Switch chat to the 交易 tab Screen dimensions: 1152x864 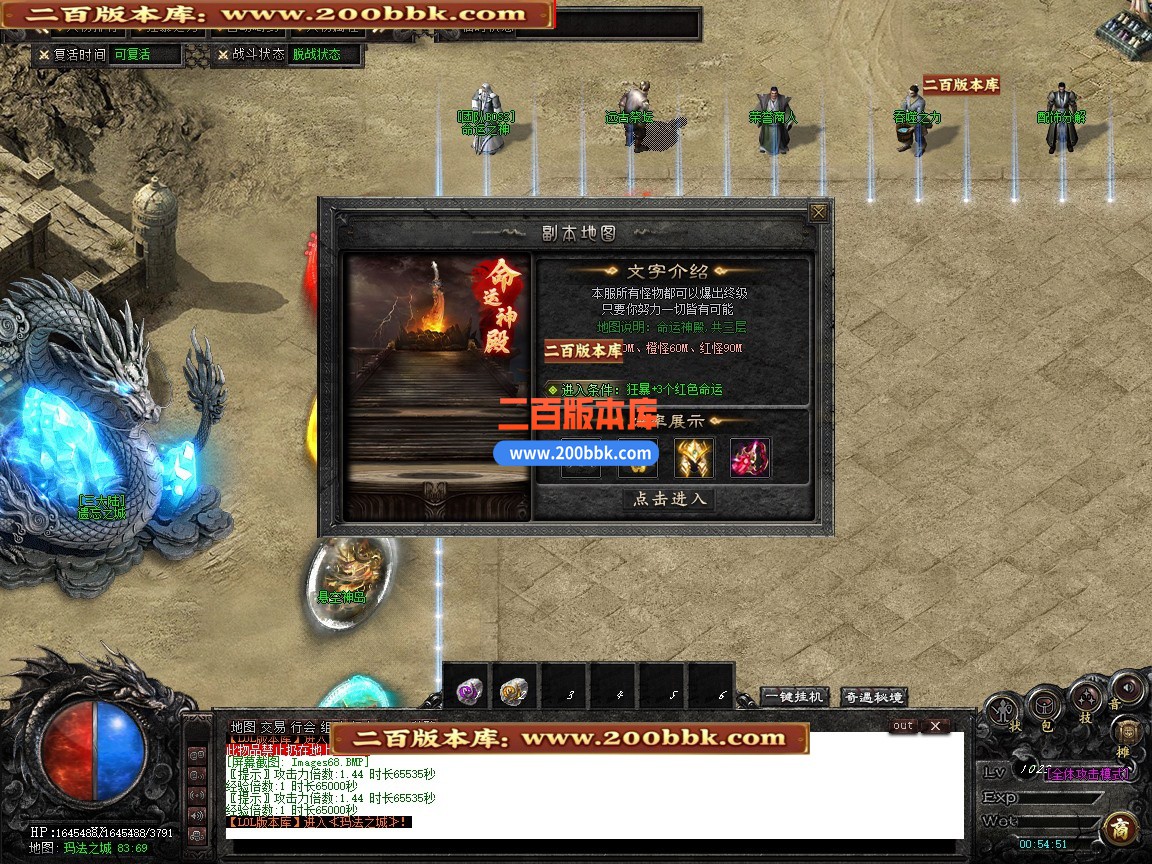tap(273, 727)
